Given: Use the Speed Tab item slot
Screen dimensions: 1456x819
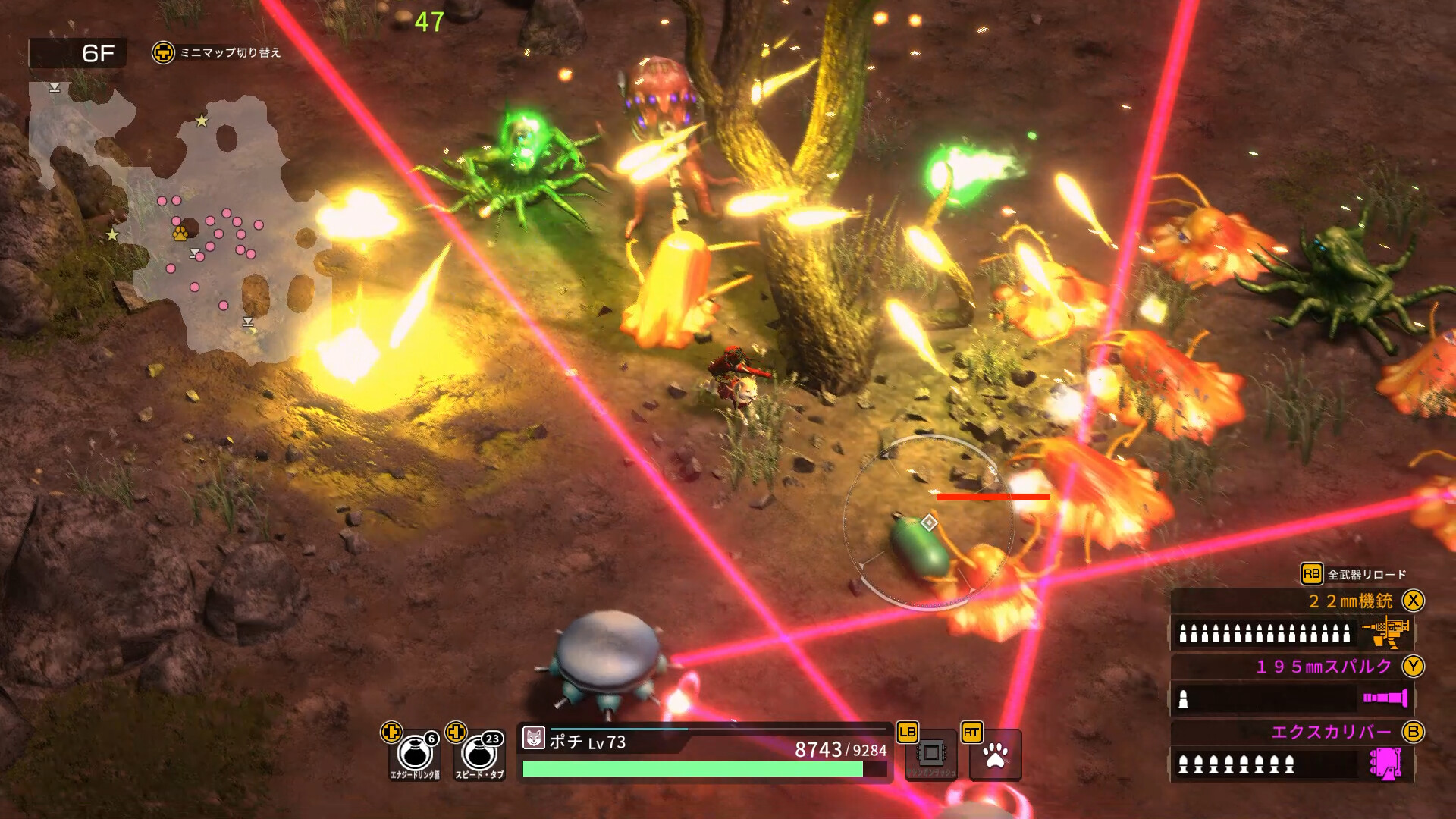Looking at the screenshot, I should 479,754.
